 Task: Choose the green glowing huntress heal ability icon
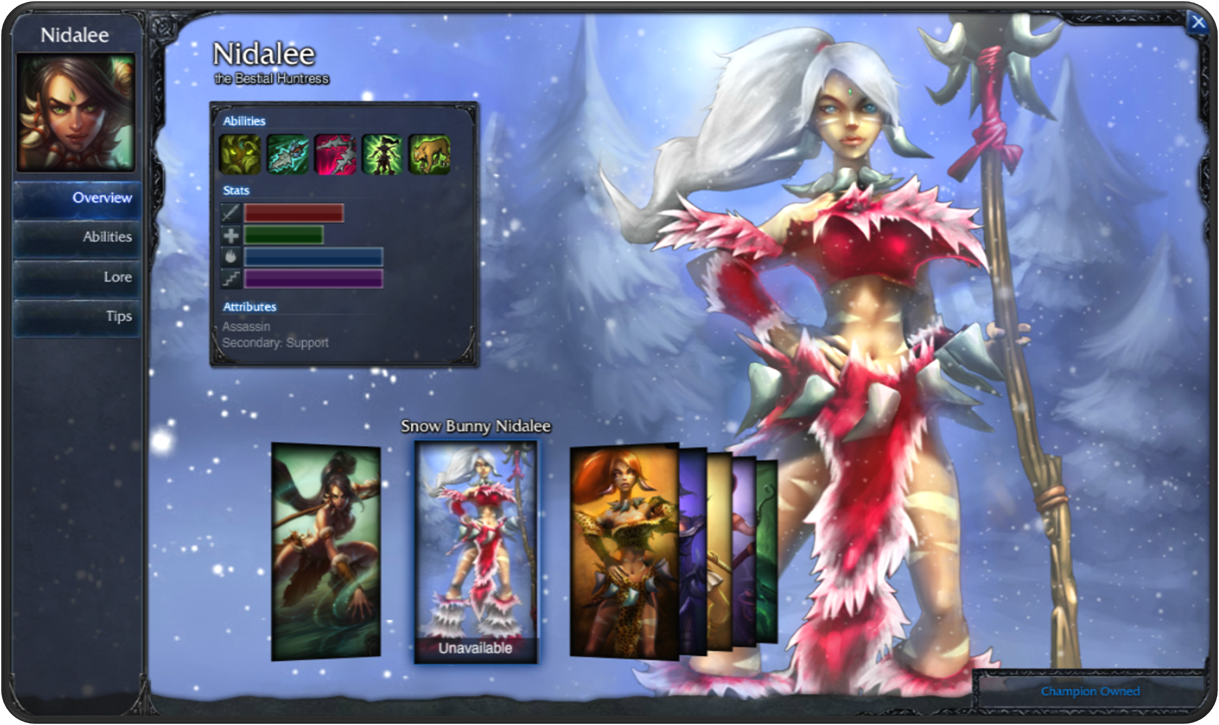pyautogui.click(x=382, y=155)
